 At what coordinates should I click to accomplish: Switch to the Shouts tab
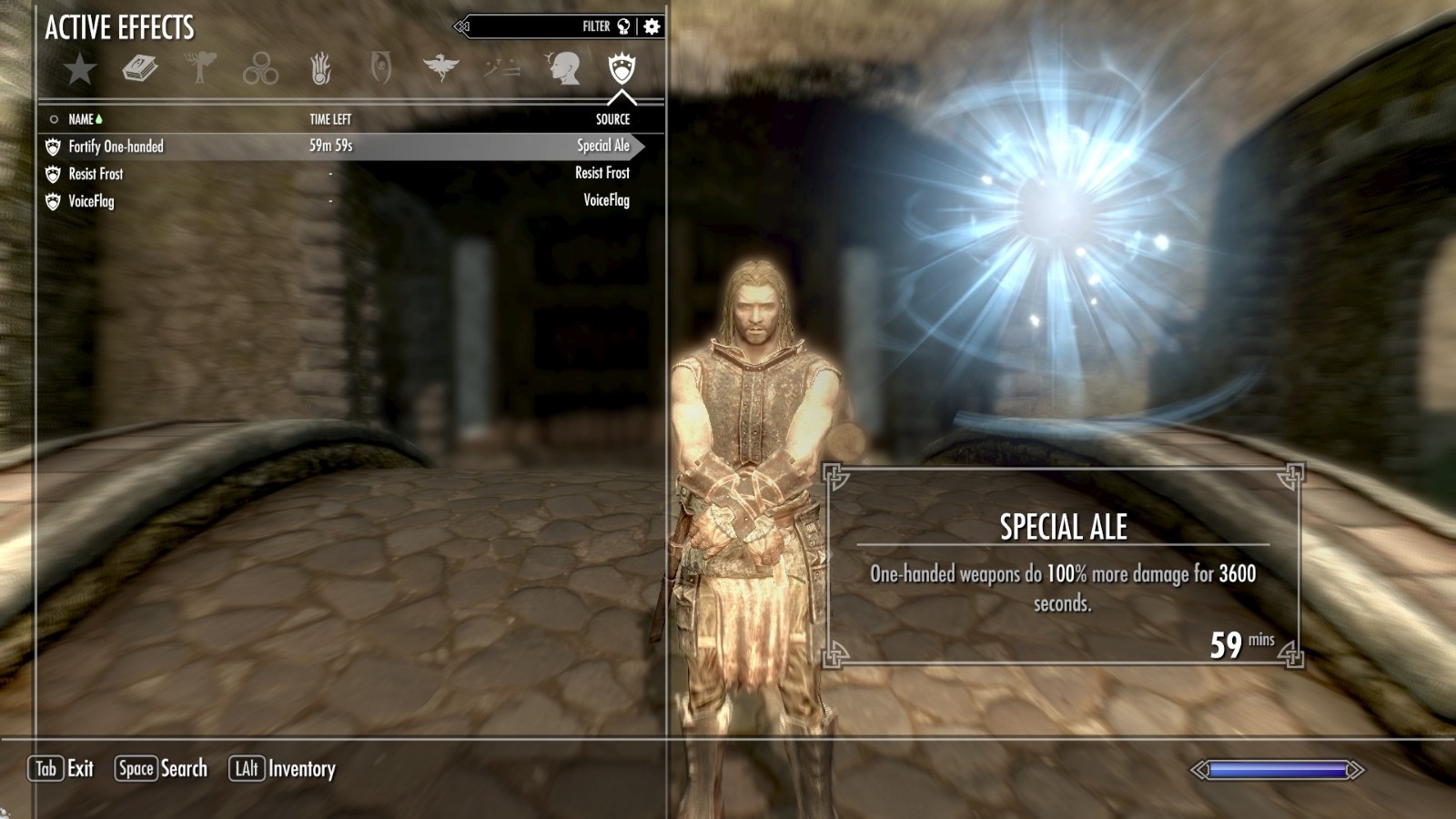501,68
